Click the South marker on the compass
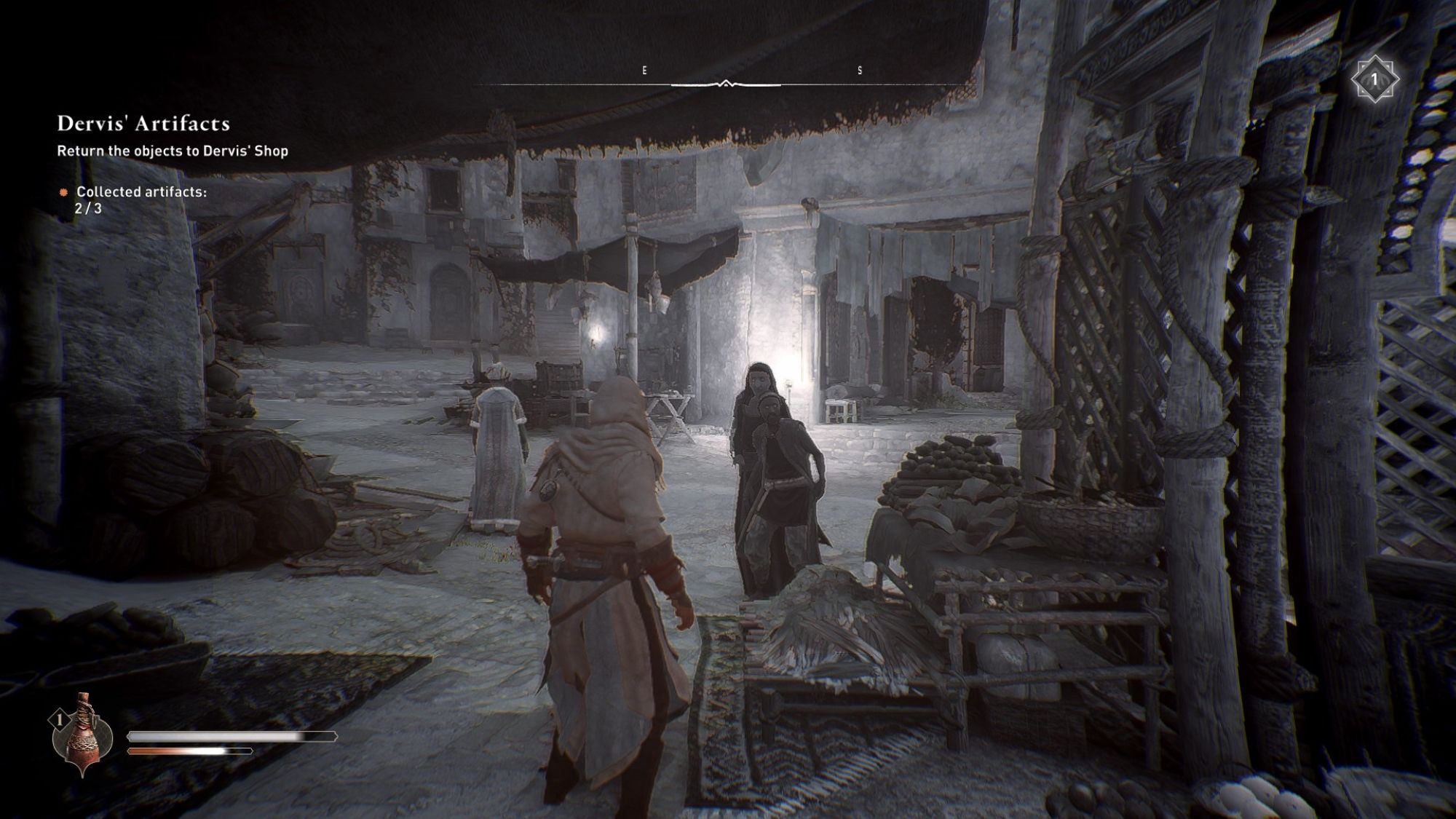Viewport: 1456px width, 819px height. click(859, 71)
